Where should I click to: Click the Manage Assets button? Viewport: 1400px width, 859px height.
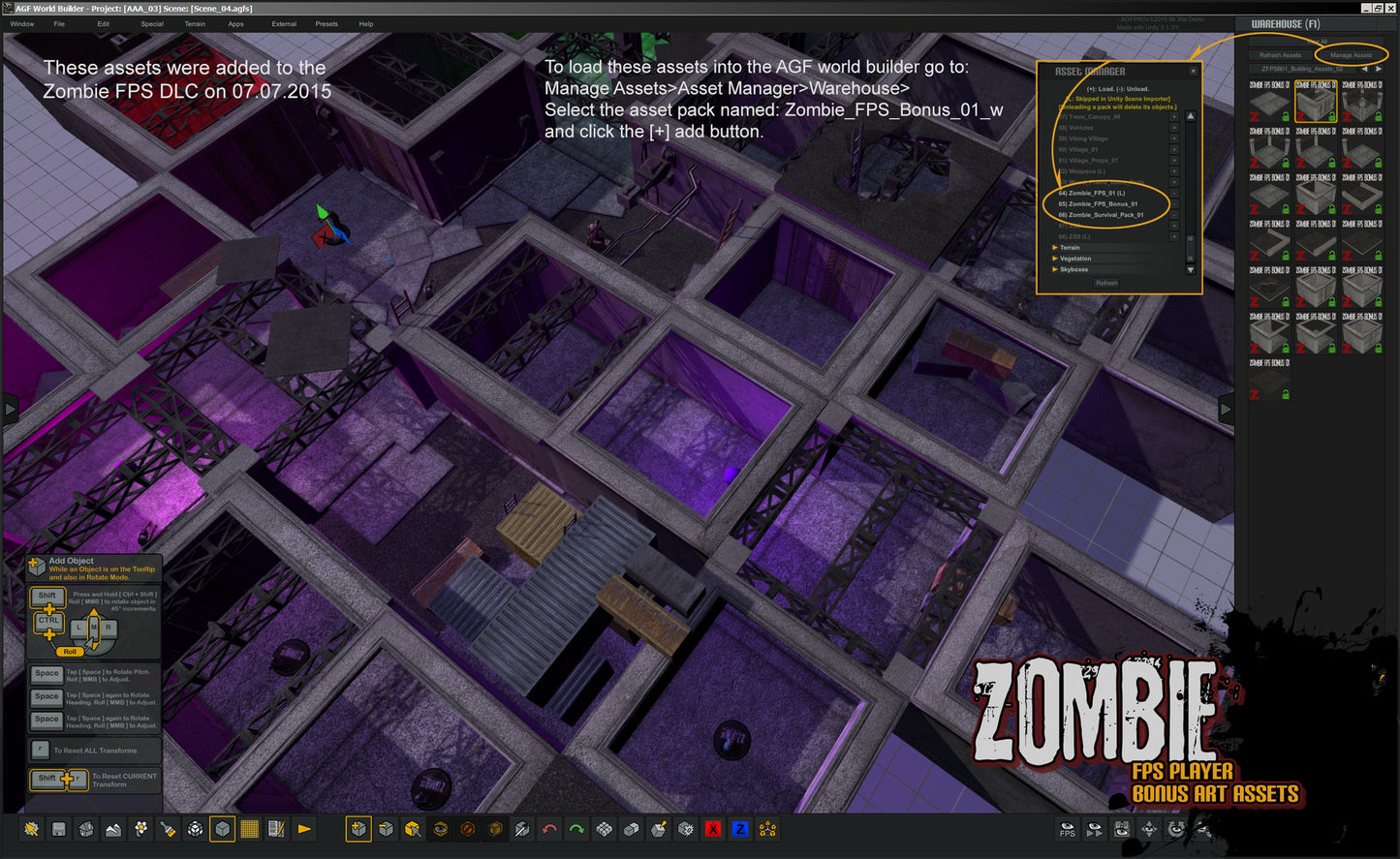click(x=1353, y=55)
